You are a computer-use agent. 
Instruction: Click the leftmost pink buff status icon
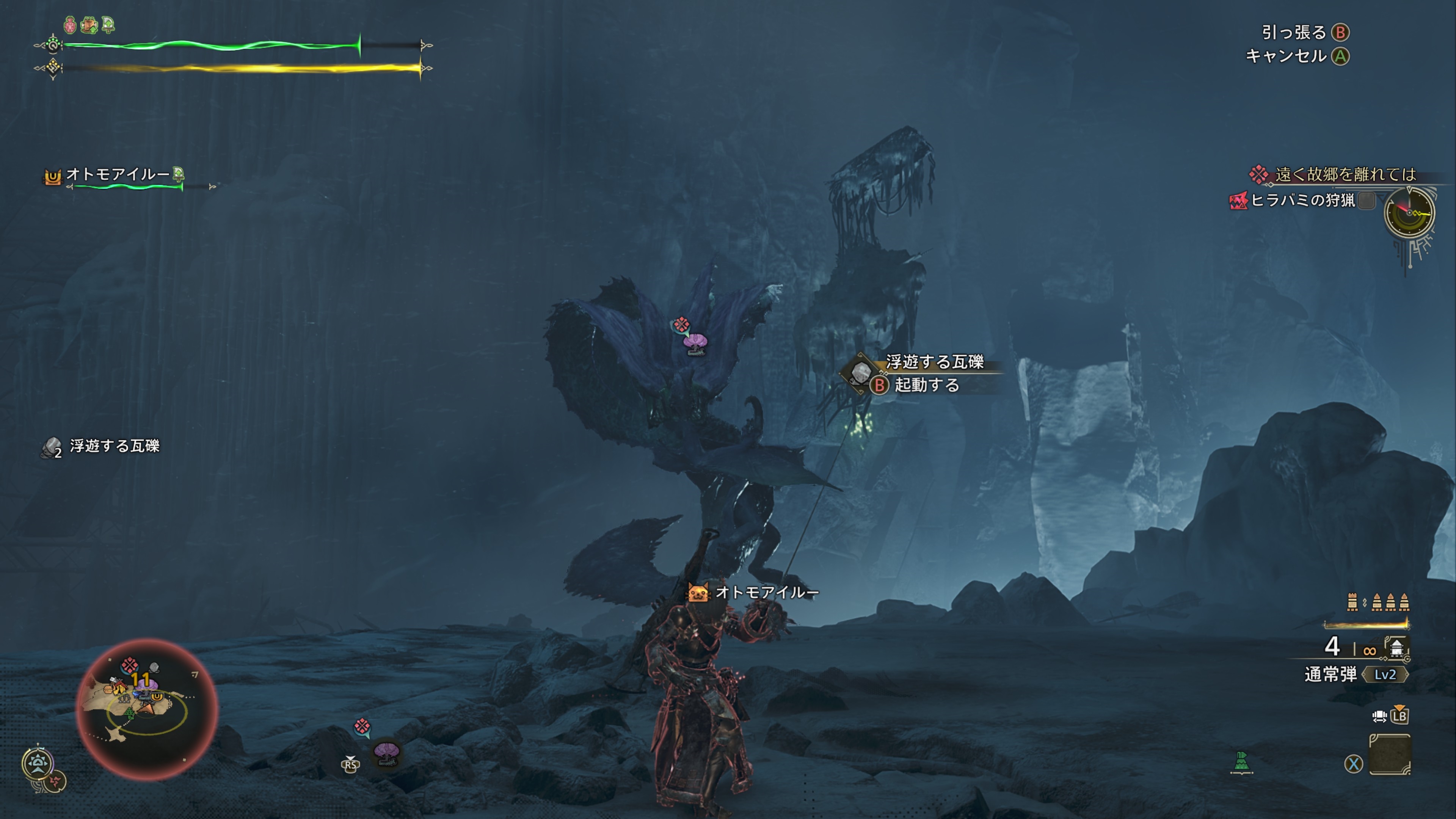[70, 25]
